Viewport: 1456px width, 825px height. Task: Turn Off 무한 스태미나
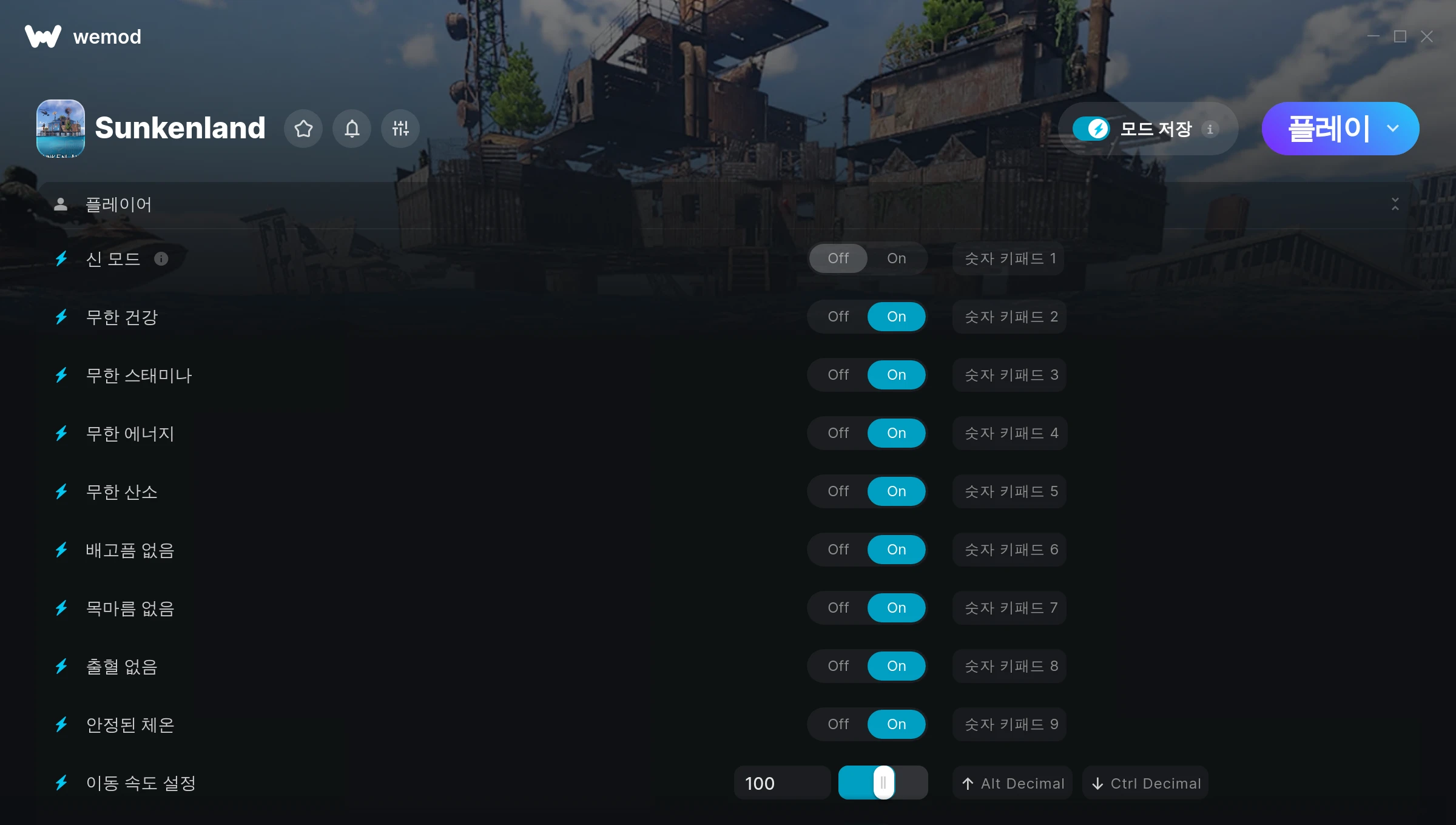(838, 375)
